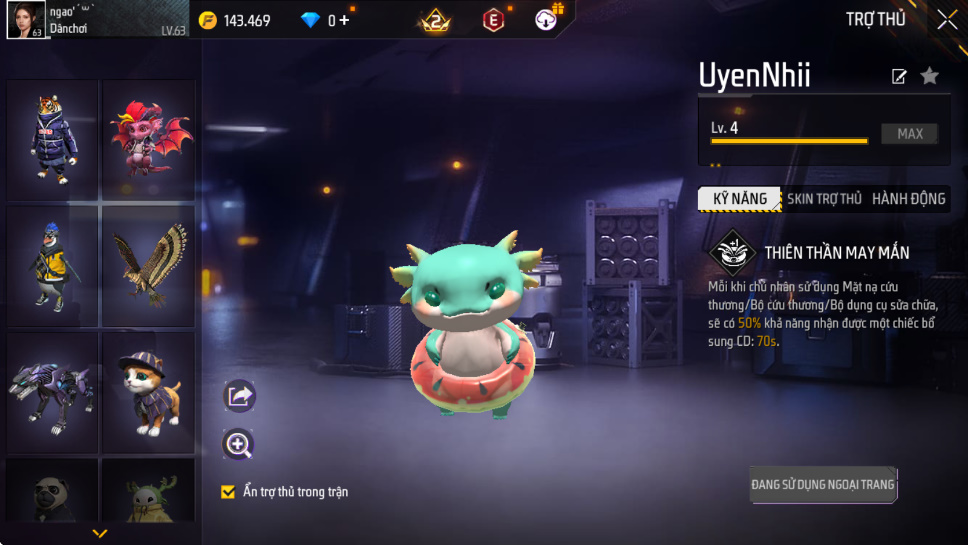Select the KỸ NĂNG tab
This screenshot has height=545, width=968.
click(x=740, y=199)
